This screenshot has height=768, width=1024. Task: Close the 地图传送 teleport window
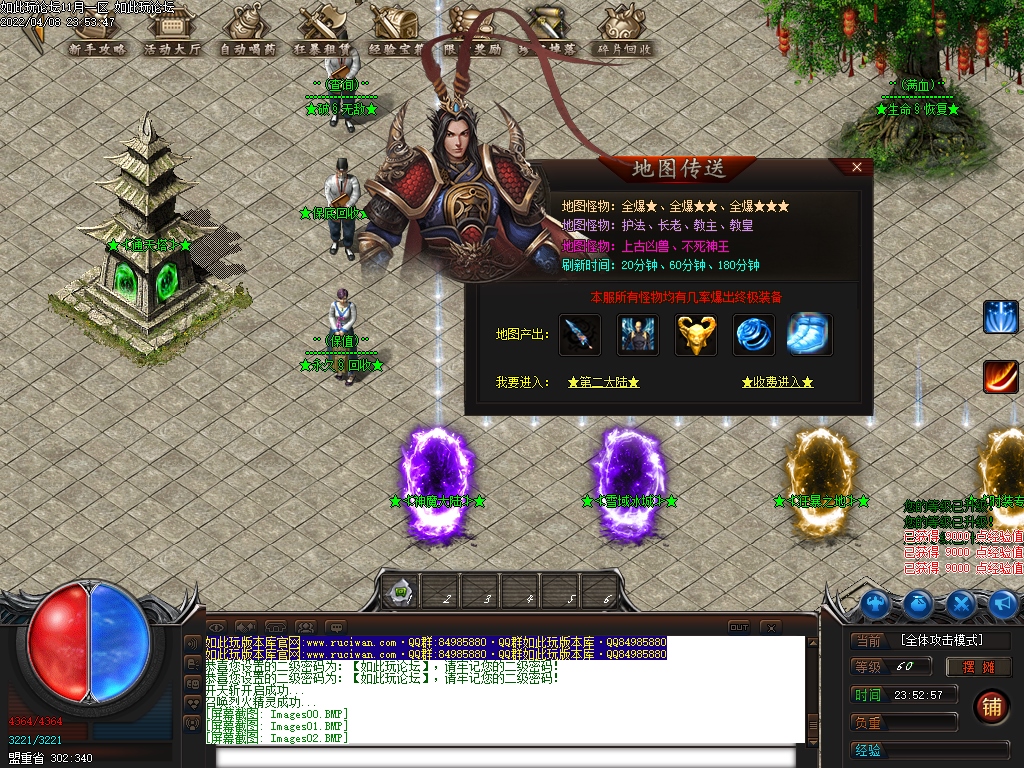(857, 168)
